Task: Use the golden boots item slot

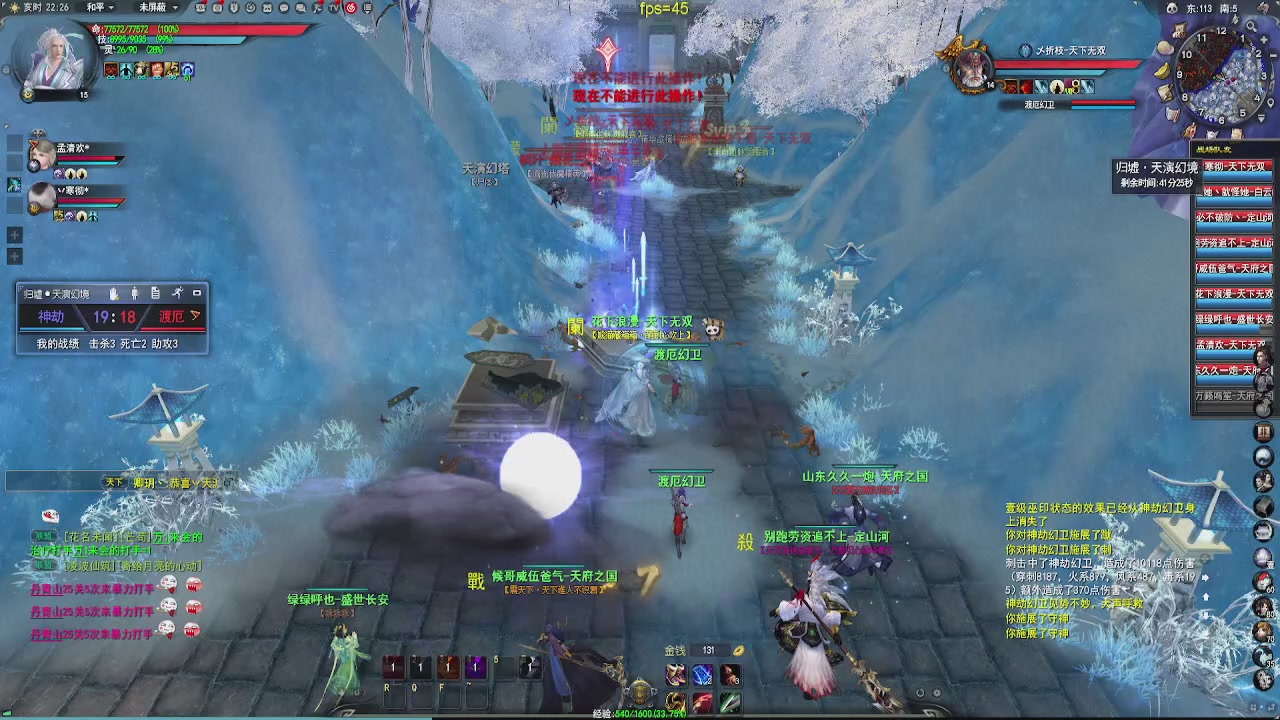Action: pyautogui.click(x=677, y=675)
